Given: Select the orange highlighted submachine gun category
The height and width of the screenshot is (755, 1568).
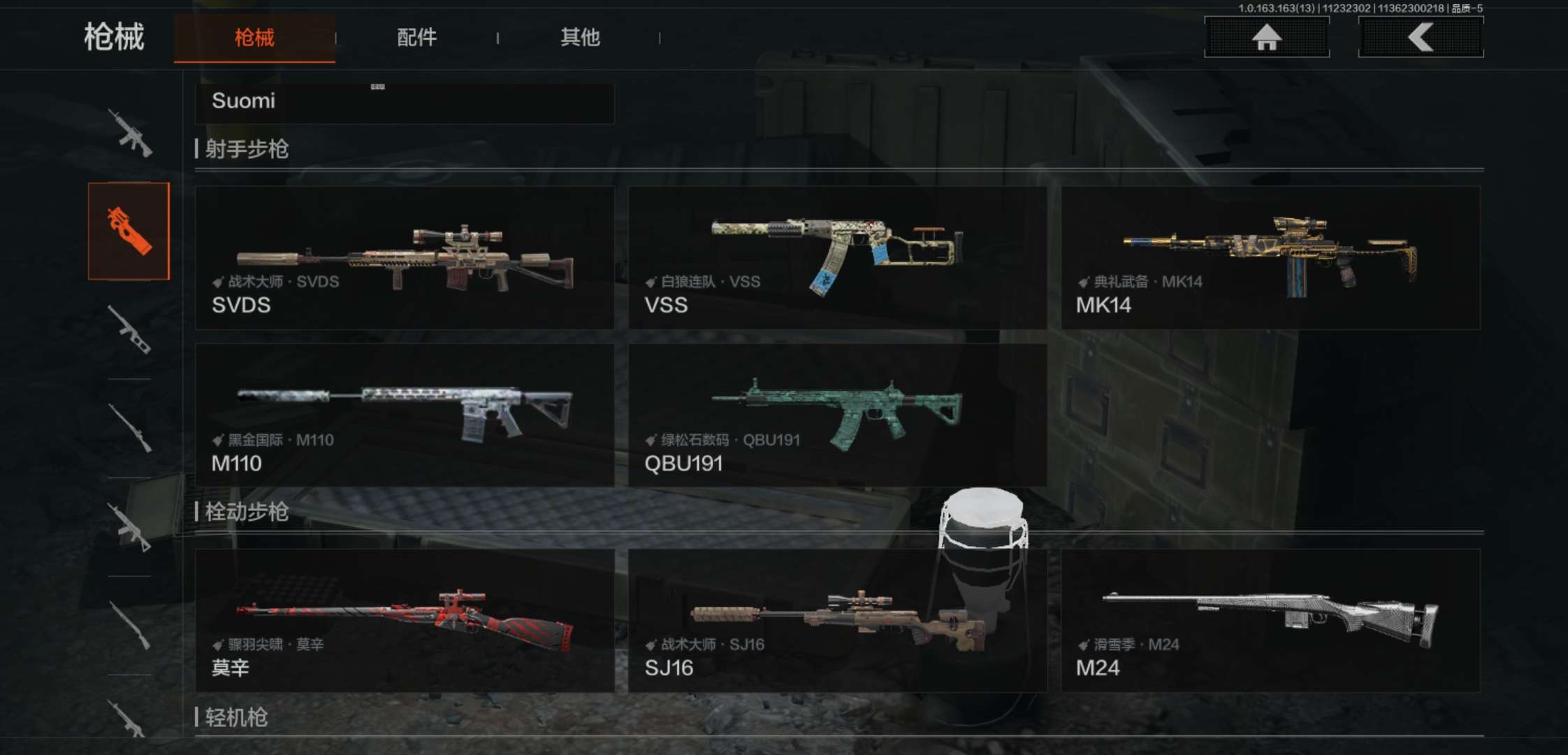Looking at the screenshot, I should [129, 231].
